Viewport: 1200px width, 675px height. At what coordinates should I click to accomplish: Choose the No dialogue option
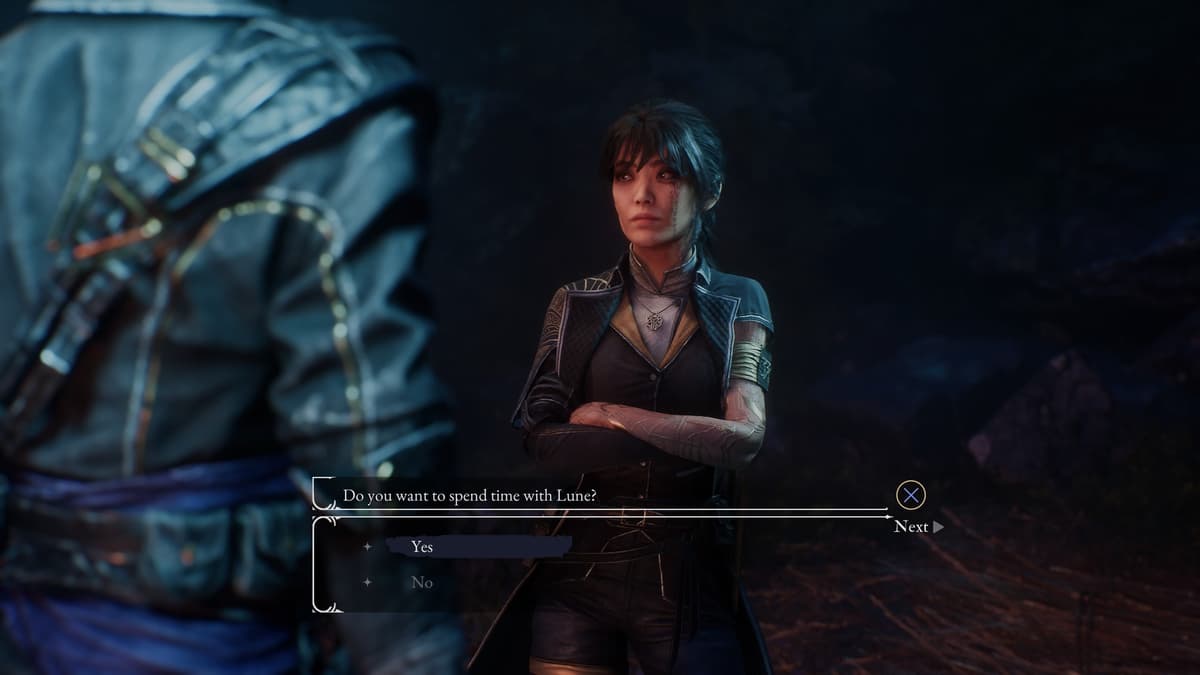(x=422, y=582)
